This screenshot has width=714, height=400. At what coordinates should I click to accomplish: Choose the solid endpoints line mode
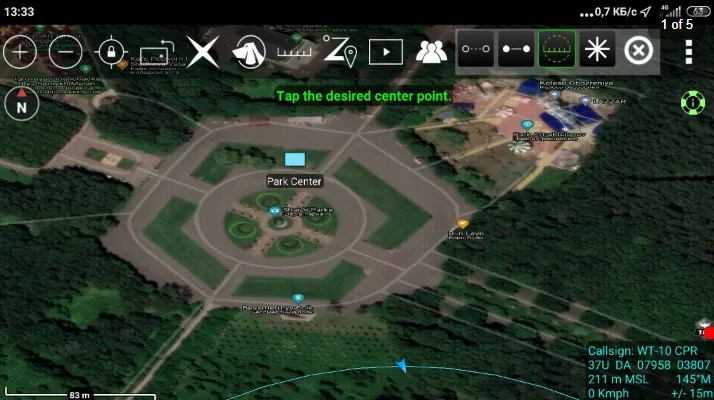(x=516, y=48)
